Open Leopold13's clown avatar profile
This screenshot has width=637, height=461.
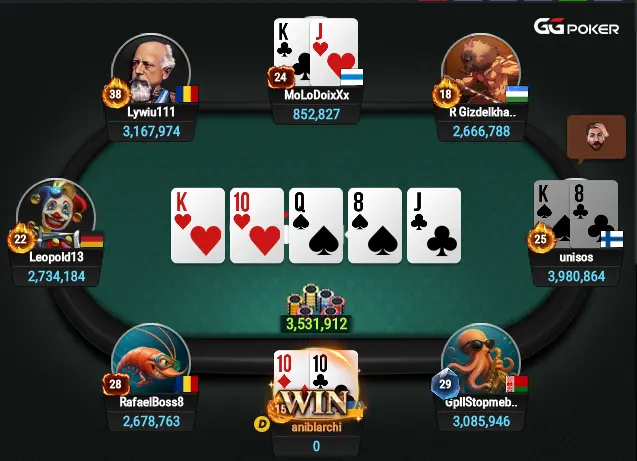(57, 214)
